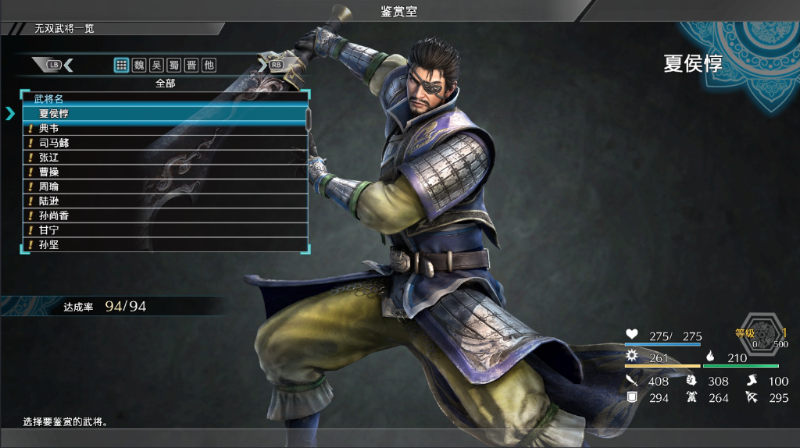Viewport: 800px width, 448px height.
Task: Switch to the 晋 faction tab
Action: point(190,65)
